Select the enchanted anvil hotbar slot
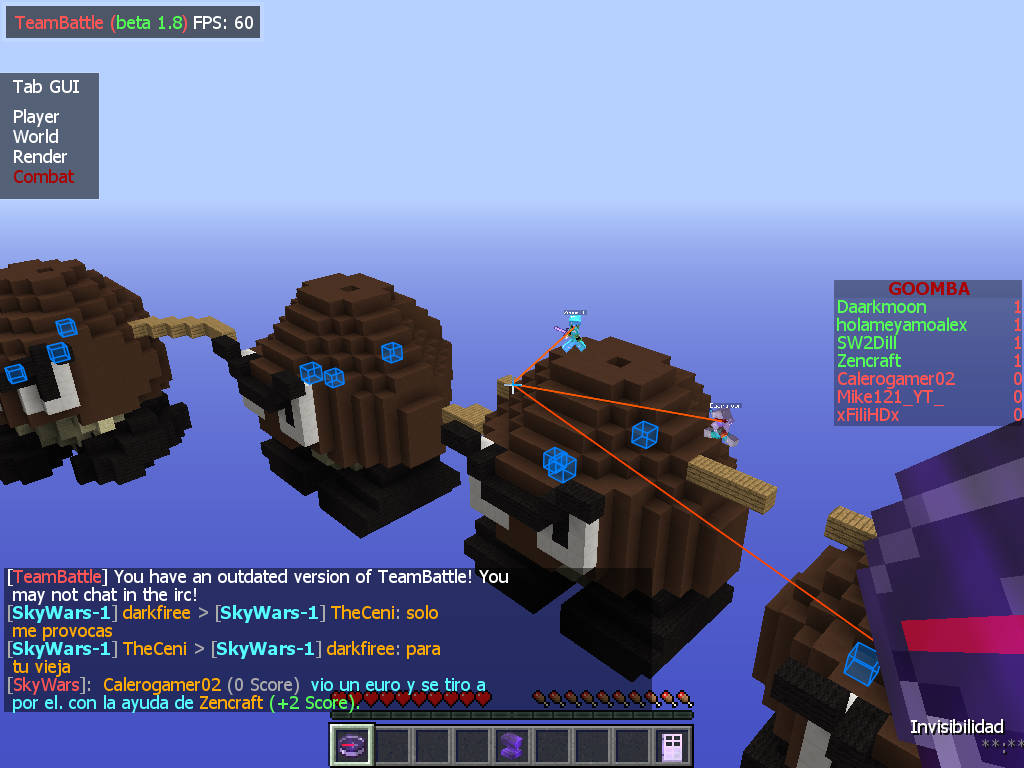 click(x=512, y=745)
